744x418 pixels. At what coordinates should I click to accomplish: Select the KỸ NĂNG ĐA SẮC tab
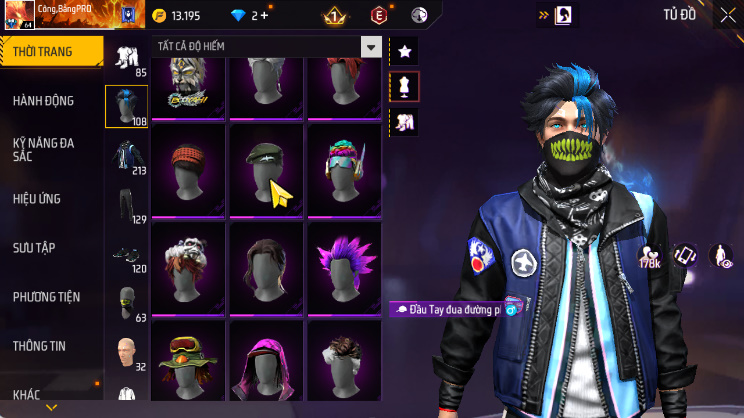(x=46, y=150)
